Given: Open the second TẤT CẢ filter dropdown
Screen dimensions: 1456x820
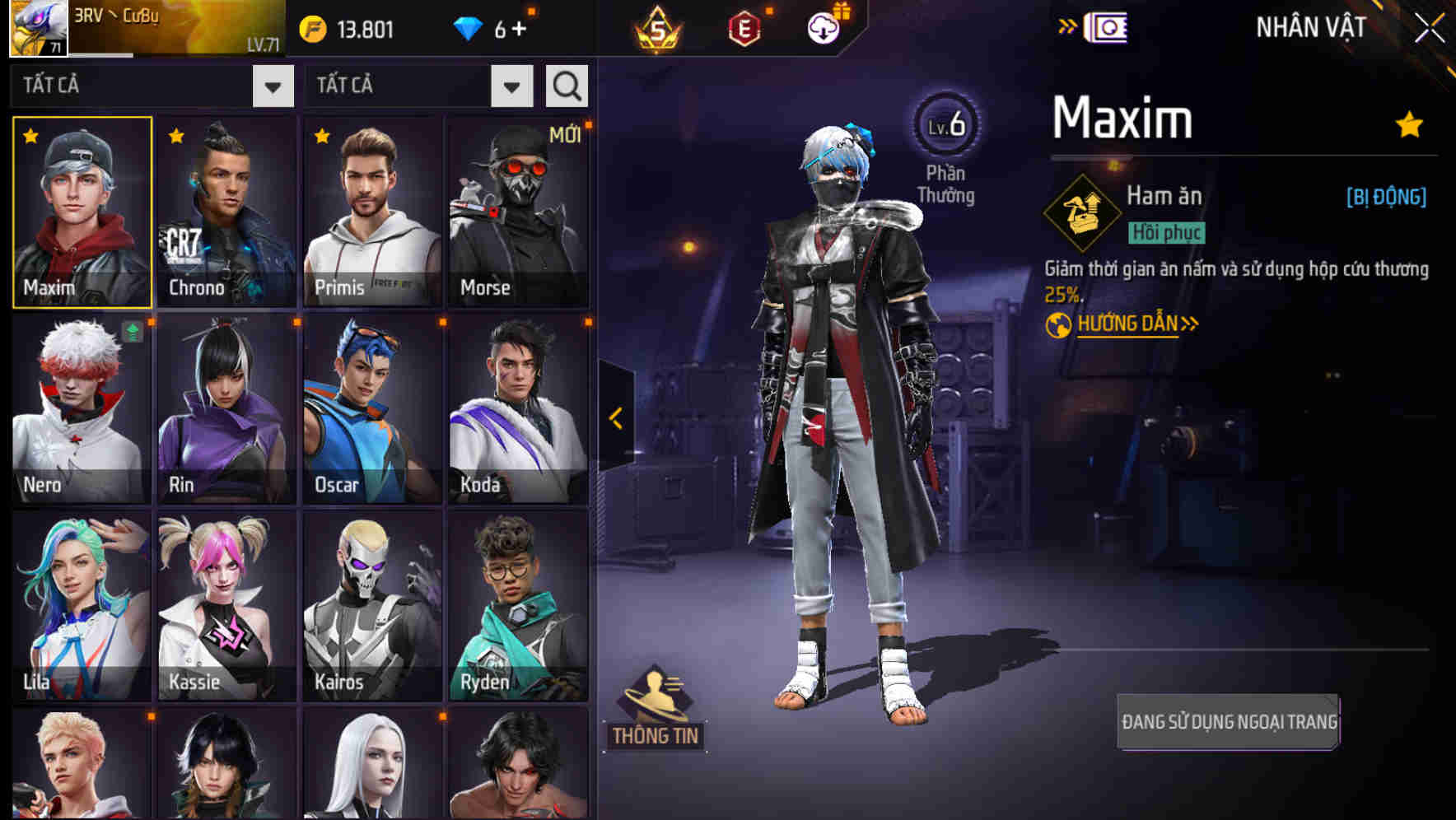Looking at the screenshot, I should pos(509,85).
